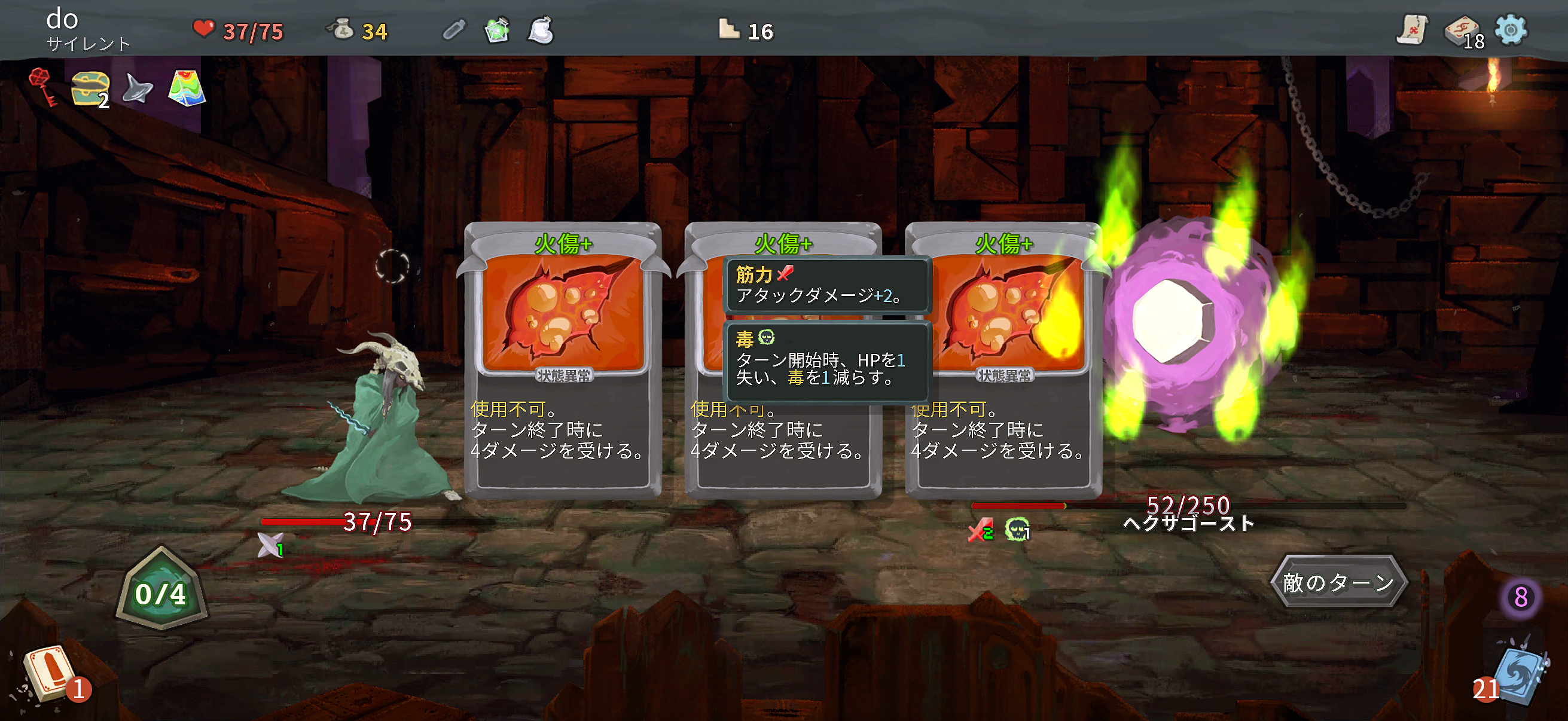Viewport: 1568px width, 721px height.
Task: Click the green potion in its slot
Action: click(497, 32)
